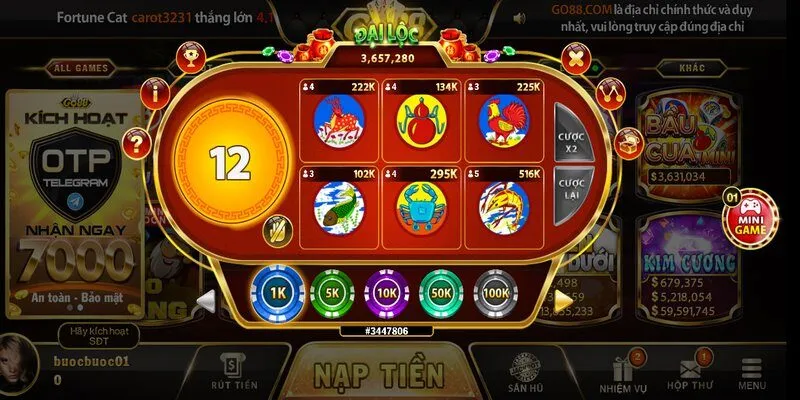800x400 pixels.
Task: Show game info with the i icon
Action: tap(154, 94)
